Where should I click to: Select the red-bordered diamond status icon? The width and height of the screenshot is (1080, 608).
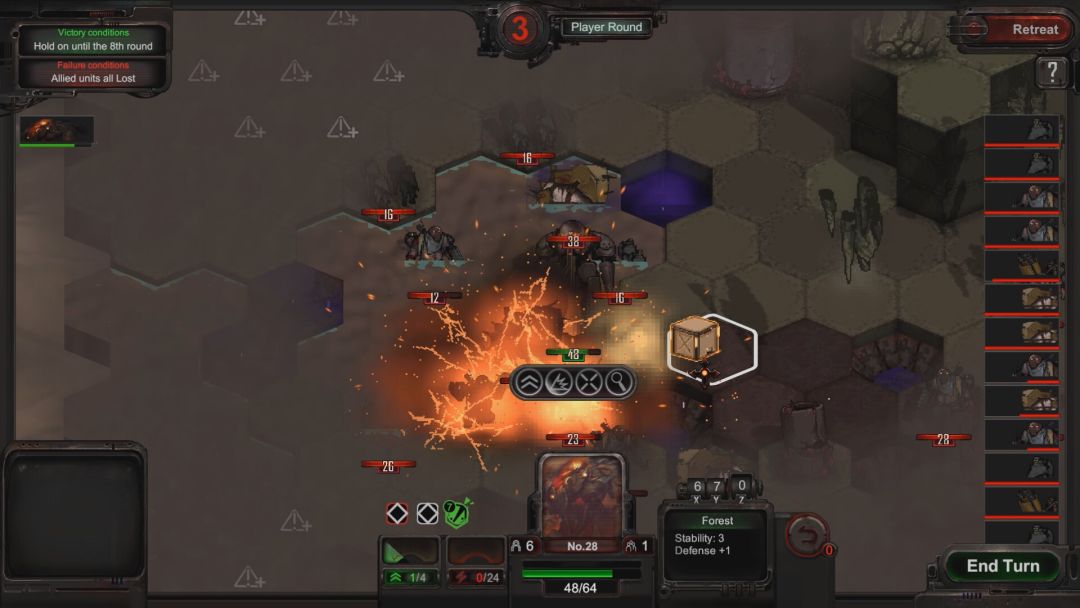397,513
